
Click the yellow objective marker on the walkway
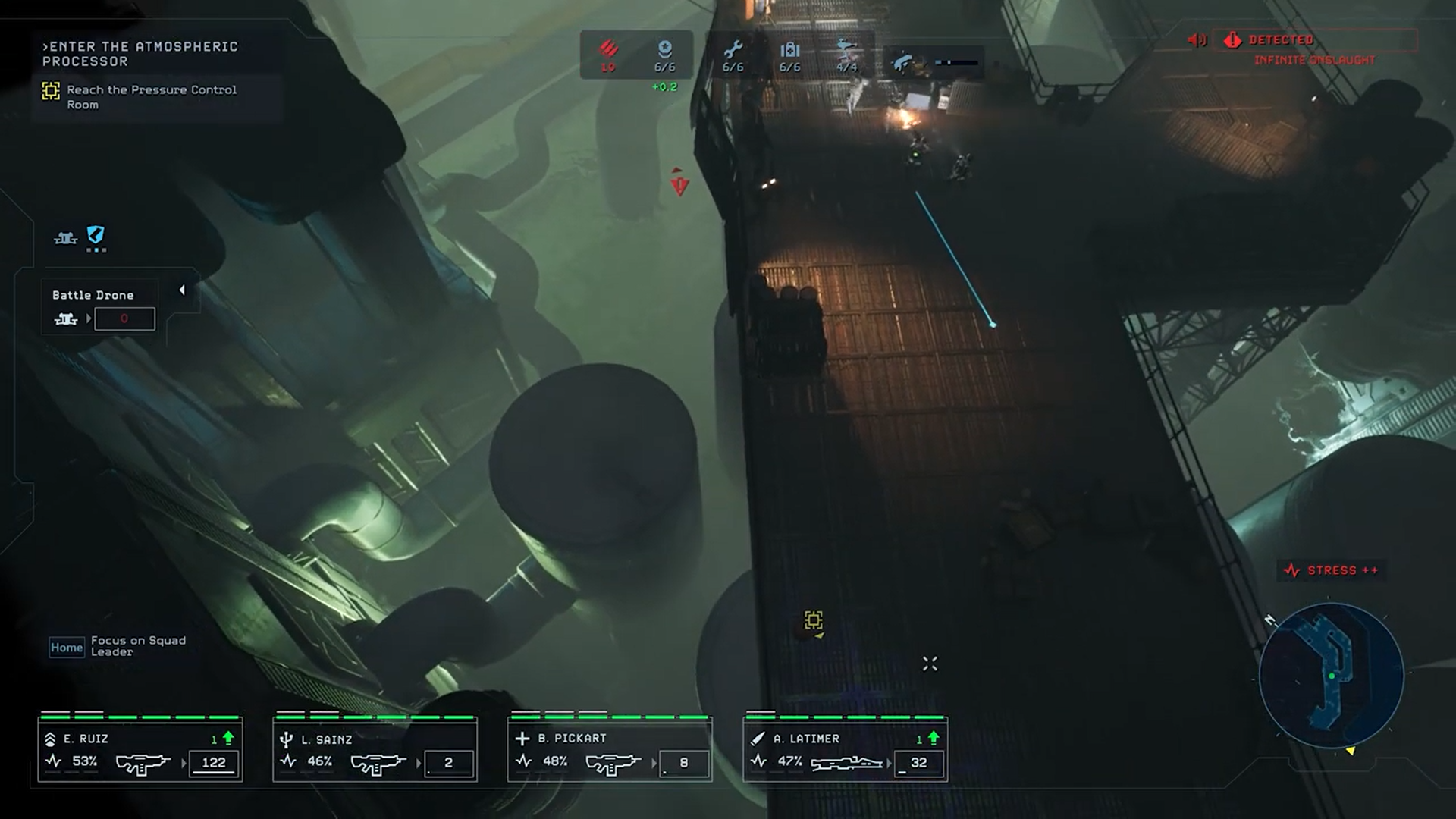click(813, 621)
